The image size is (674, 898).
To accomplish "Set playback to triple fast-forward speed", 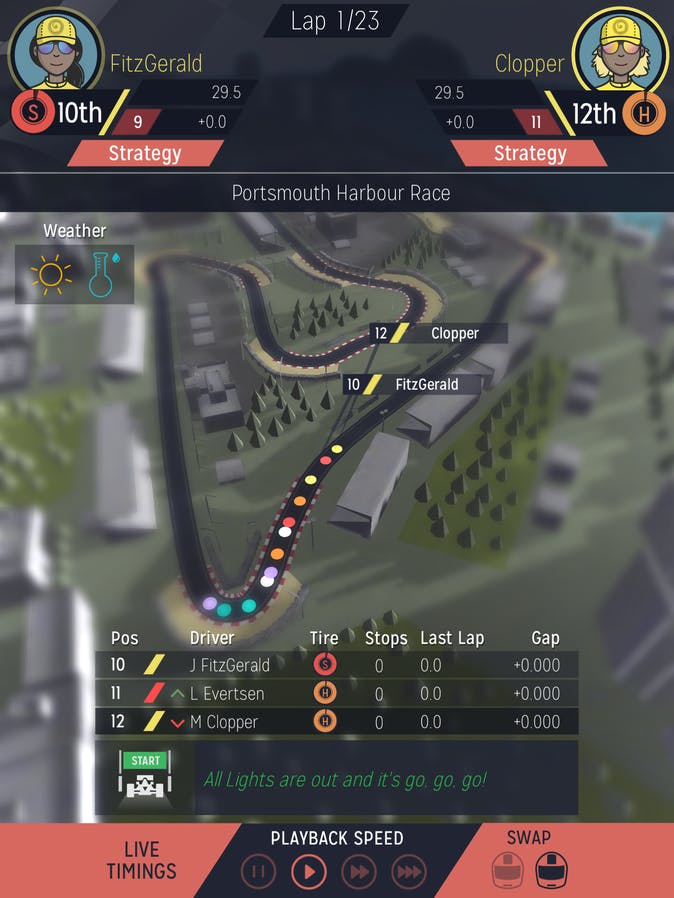I will [x=409, y=872].
